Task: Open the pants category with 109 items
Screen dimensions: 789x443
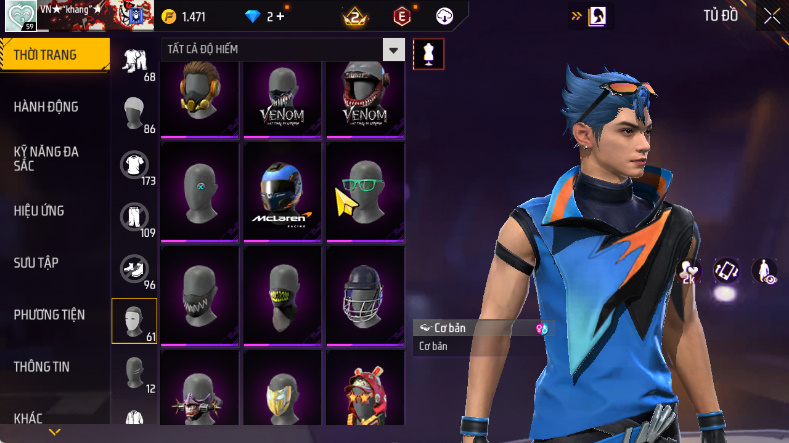Action: pyautogui.click(x=134, y=217)
